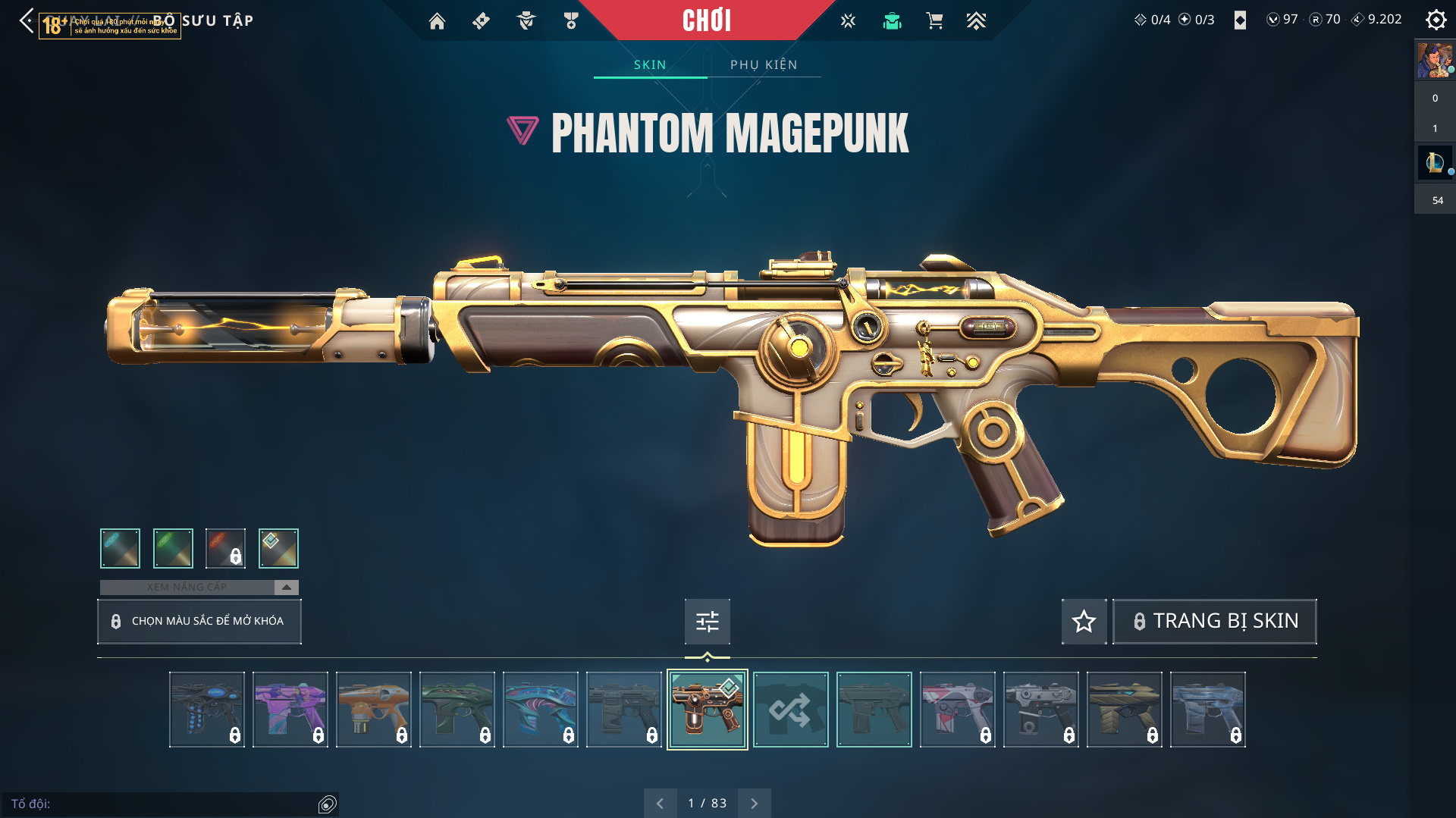1456x818 pixels.
Task: Open the settings gear icon
Action: coord(1436,20)
